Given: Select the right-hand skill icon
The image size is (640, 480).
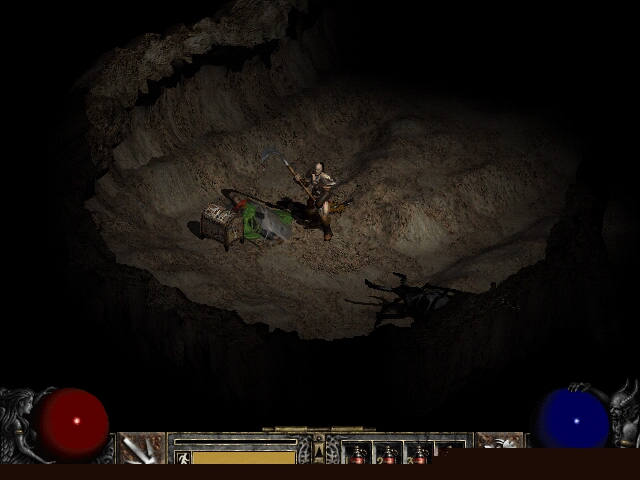Looking at the screenshot, I should (498, 447).
